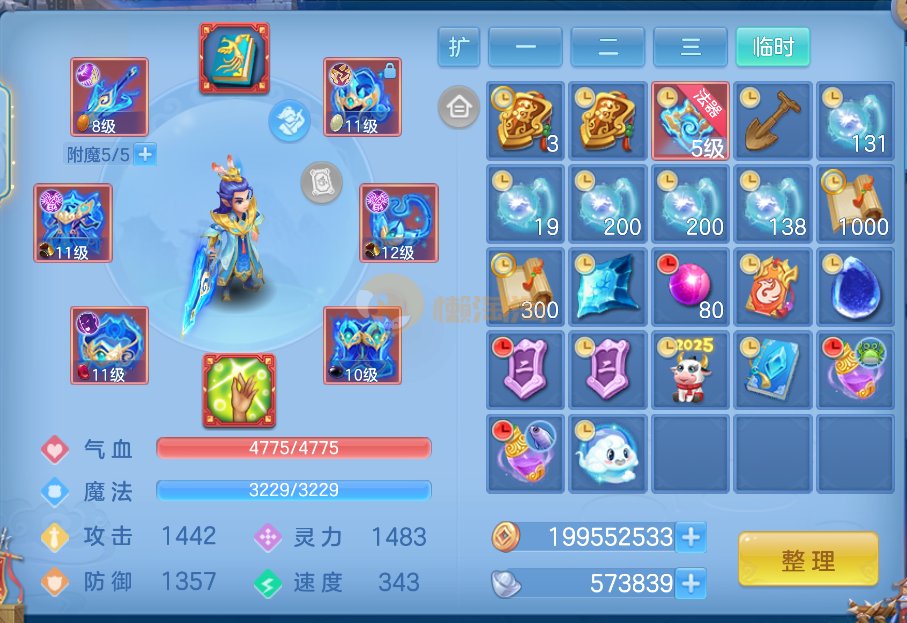Add silver ingots with the plus button
Image resolution: width=907 pixels, height=623 pixels.
point(691,582)
